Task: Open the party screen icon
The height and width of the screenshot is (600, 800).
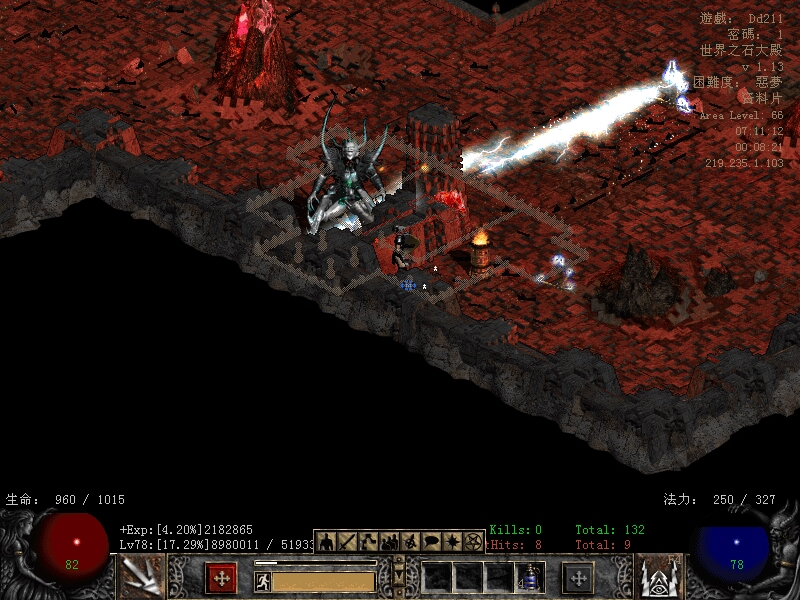Action: [x=389, y=541]
